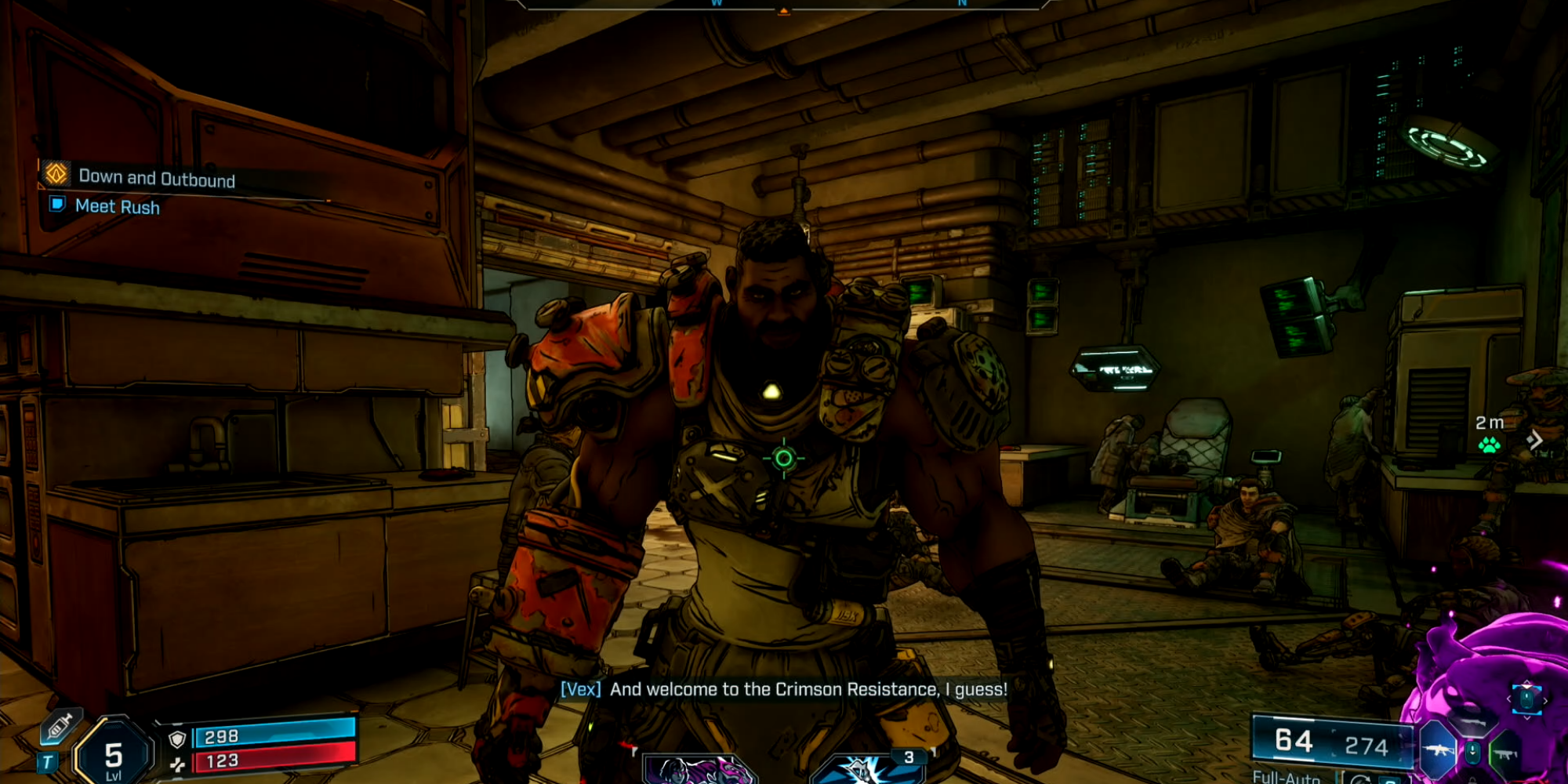Select the N marker on the compass bar
The height and width of the screenshot is (784, 1568).
(960, 4)
